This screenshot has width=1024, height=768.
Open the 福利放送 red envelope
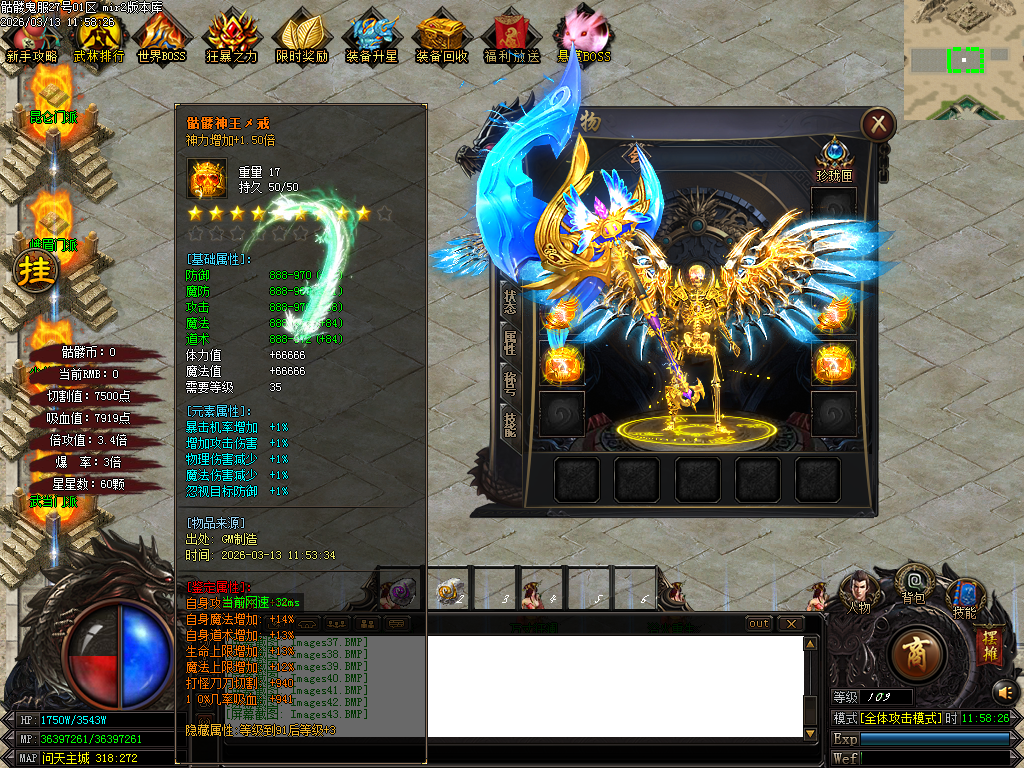point(511,40)
